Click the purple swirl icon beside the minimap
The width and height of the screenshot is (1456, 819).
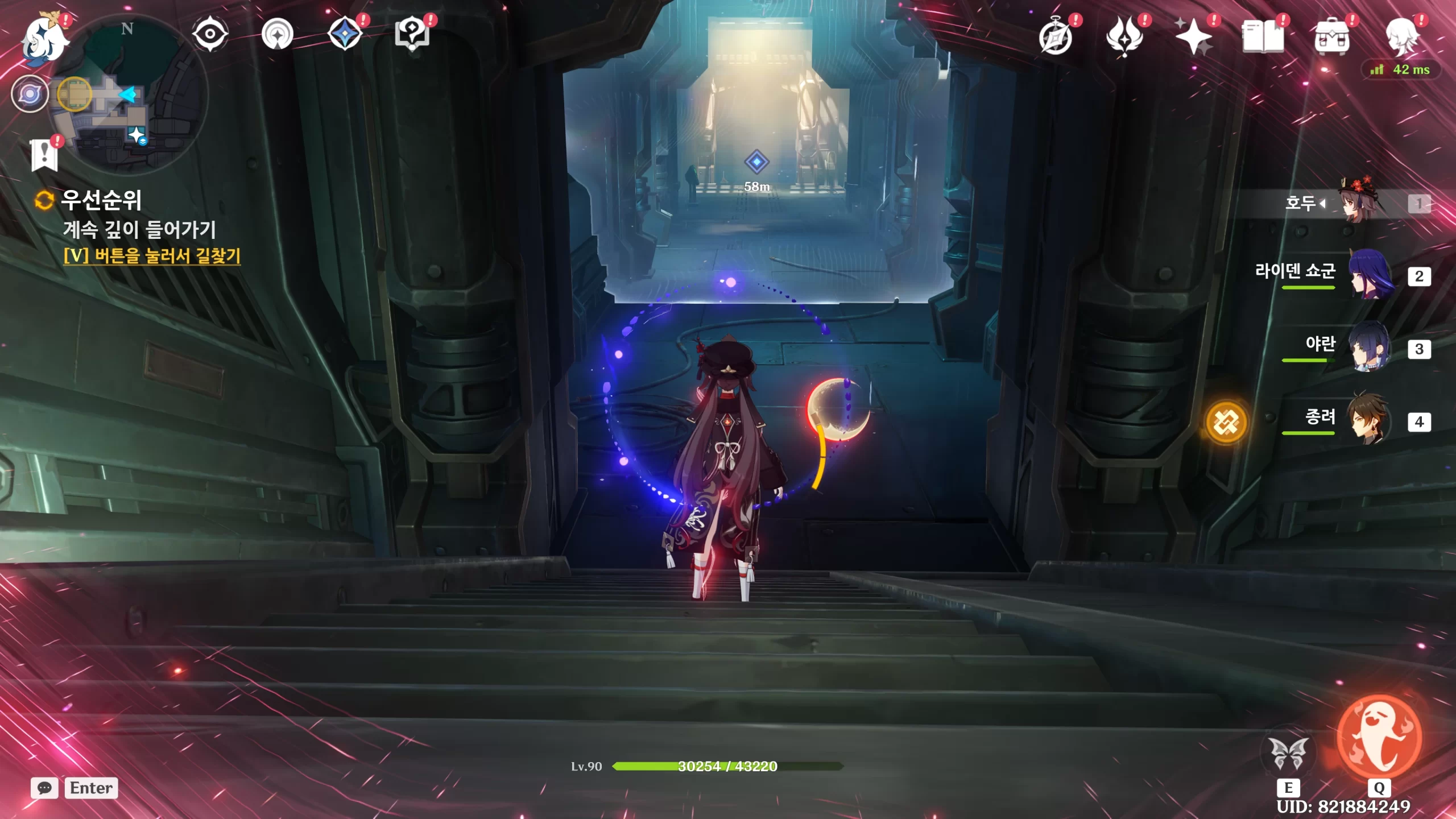30,94
